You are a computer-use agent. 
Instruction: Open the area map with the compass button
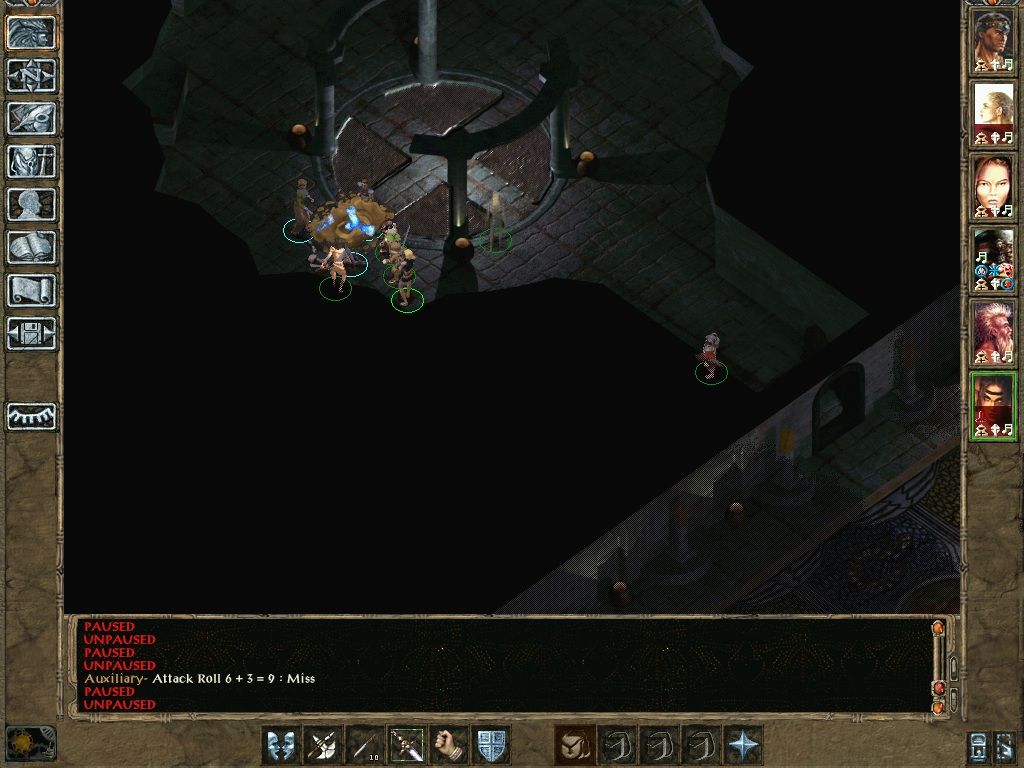[32, 75]
